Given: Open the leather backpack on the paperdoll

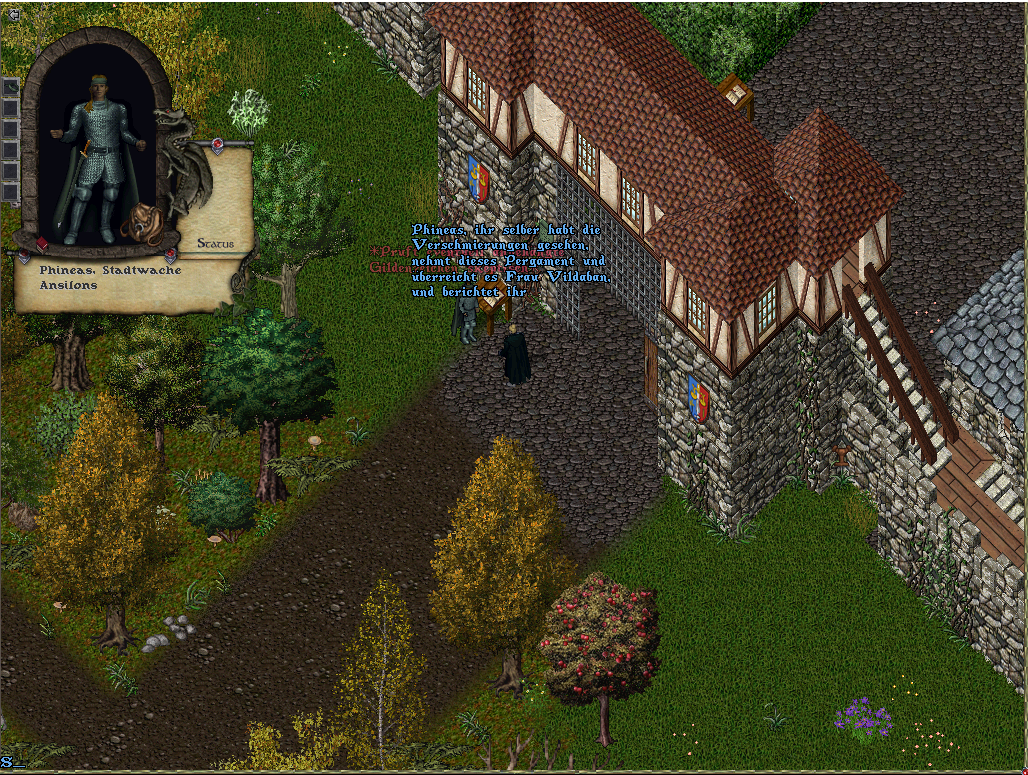Looking at the screenshot, I should [x=142, y=224].
